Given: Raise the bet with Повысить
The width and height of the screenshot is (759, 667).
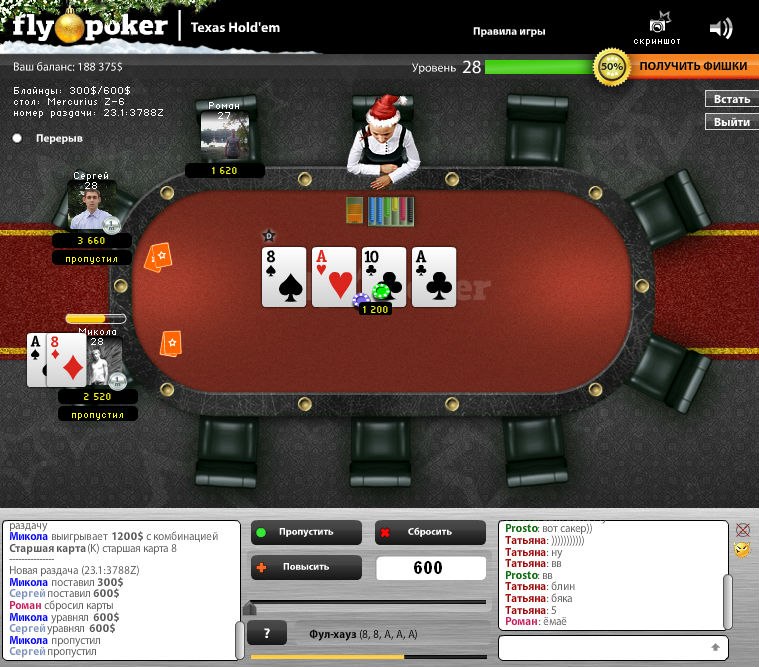Looking at the screenshot, I should click(x=305, y=568).
